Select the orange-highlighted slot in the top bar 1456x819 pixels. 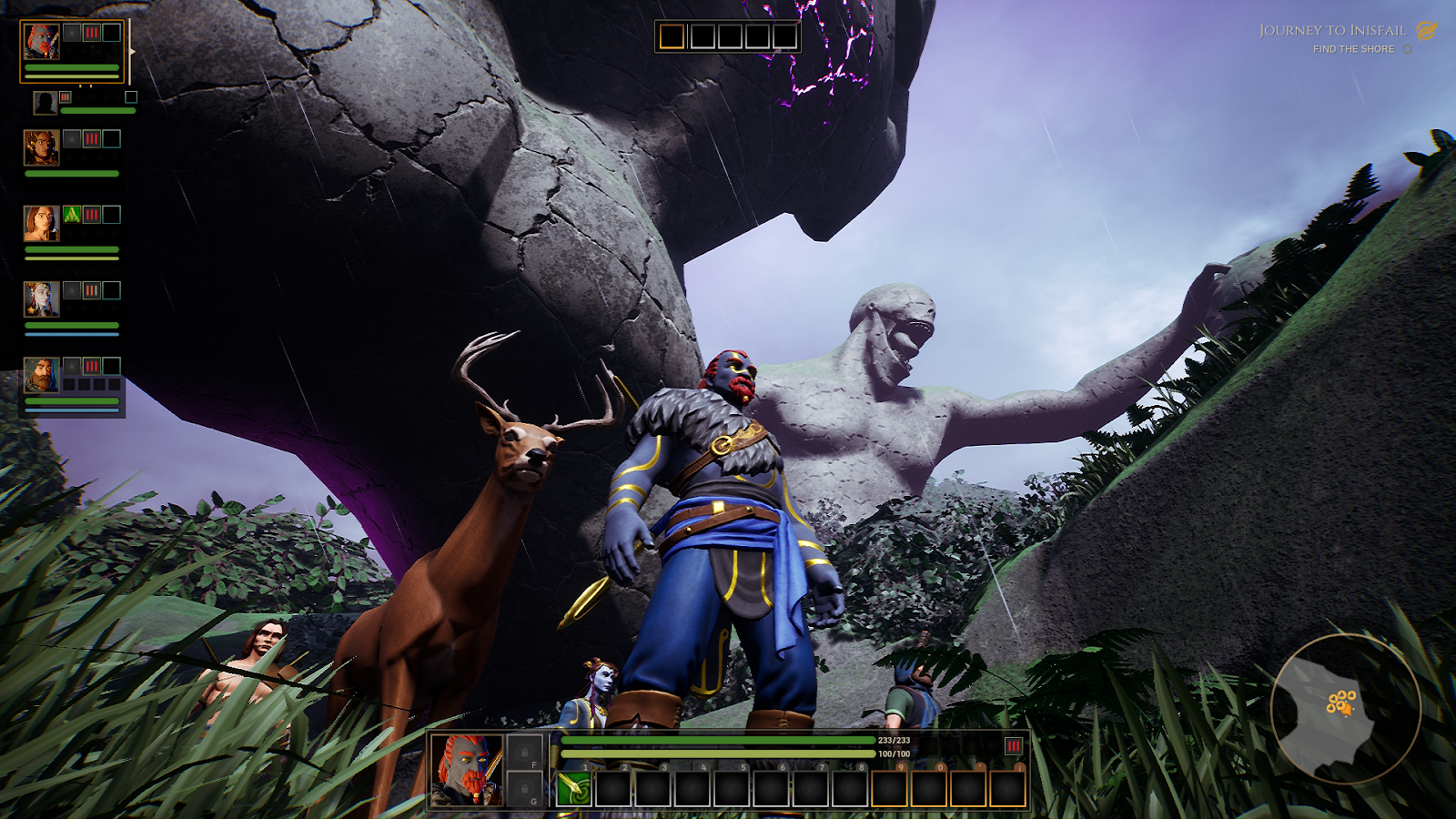pyautogui.click(x=672, y=36)
